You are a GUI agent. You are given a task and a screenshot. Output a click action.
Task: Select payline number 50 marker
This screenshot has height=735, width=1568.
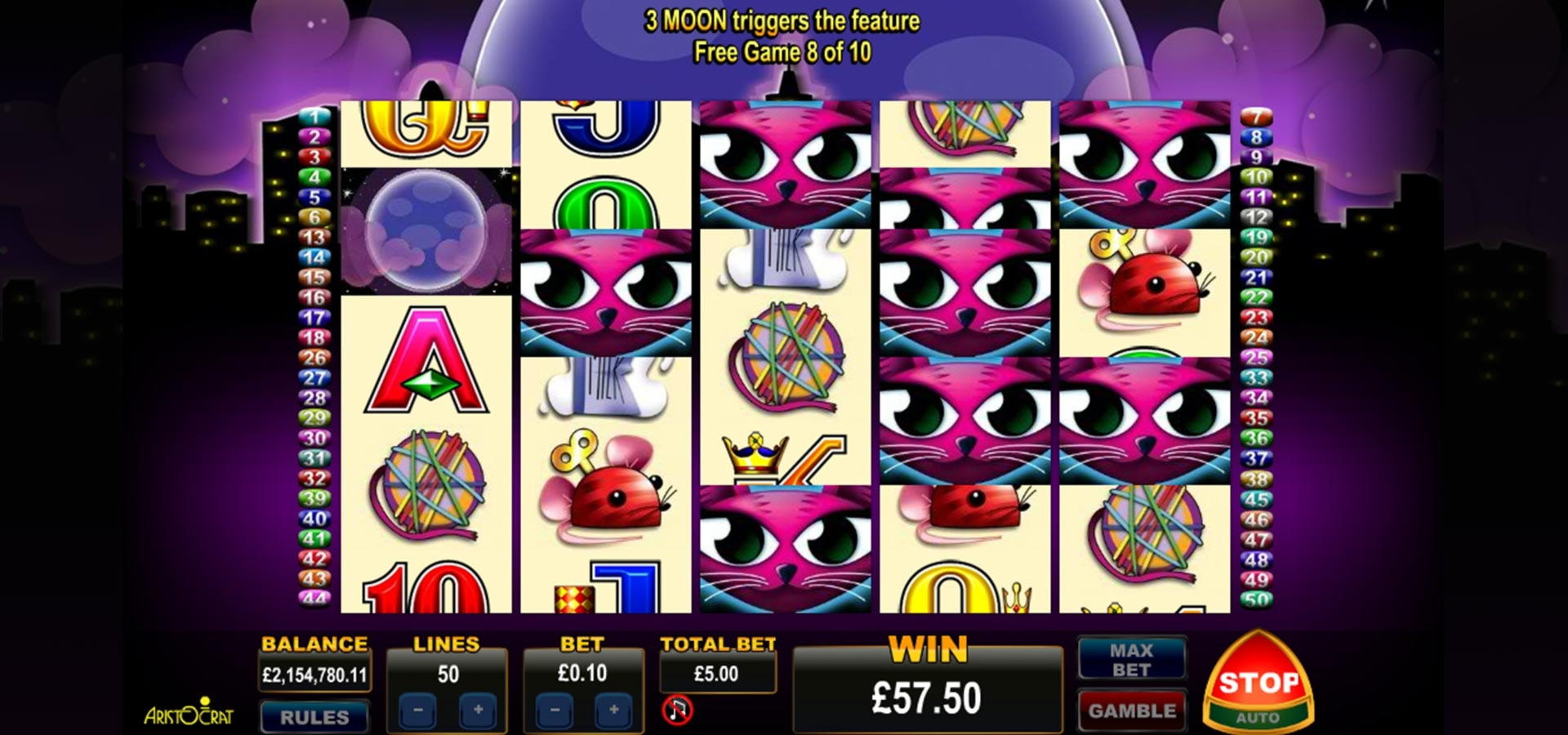1256,600
